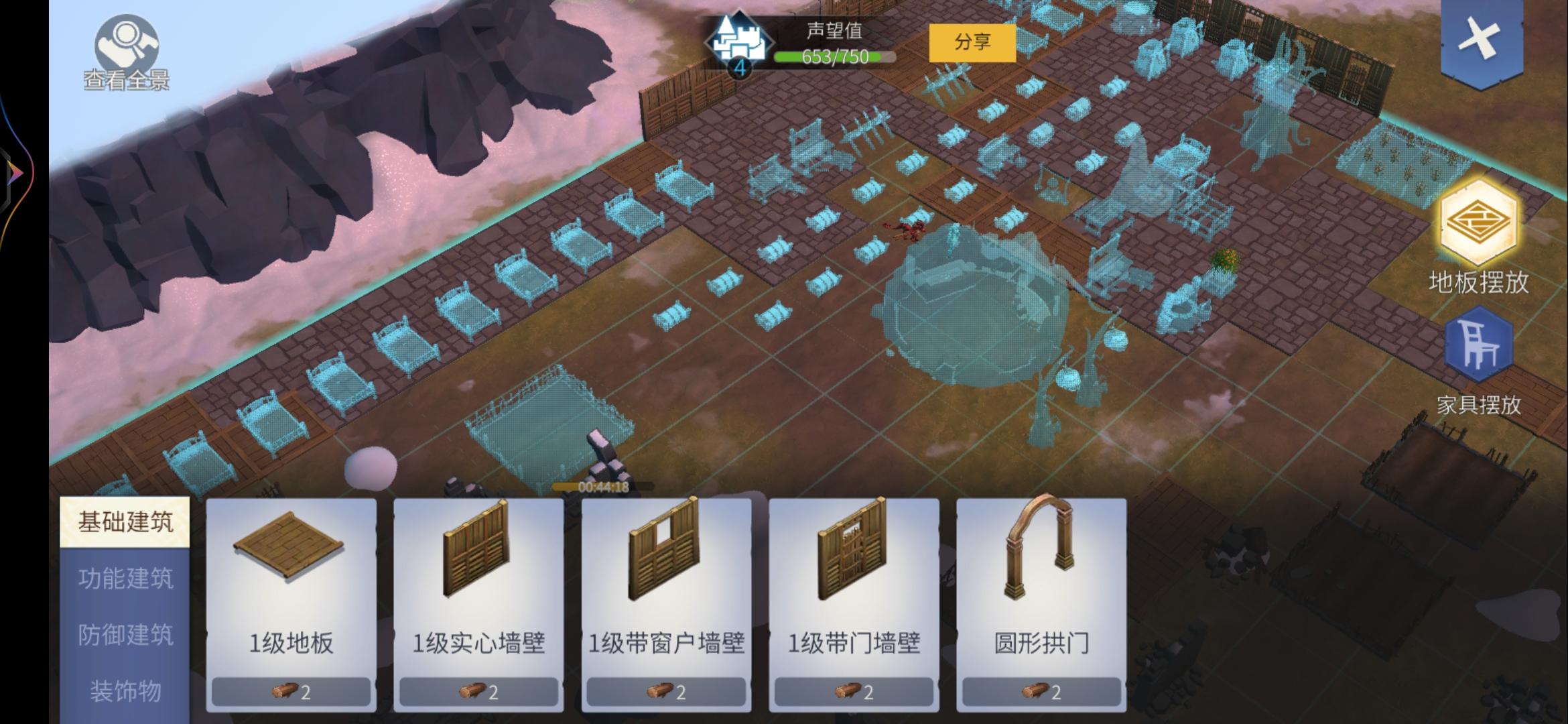Tap the castle level 4 badge icon
1568x724 pixels.
pos(739,40)
